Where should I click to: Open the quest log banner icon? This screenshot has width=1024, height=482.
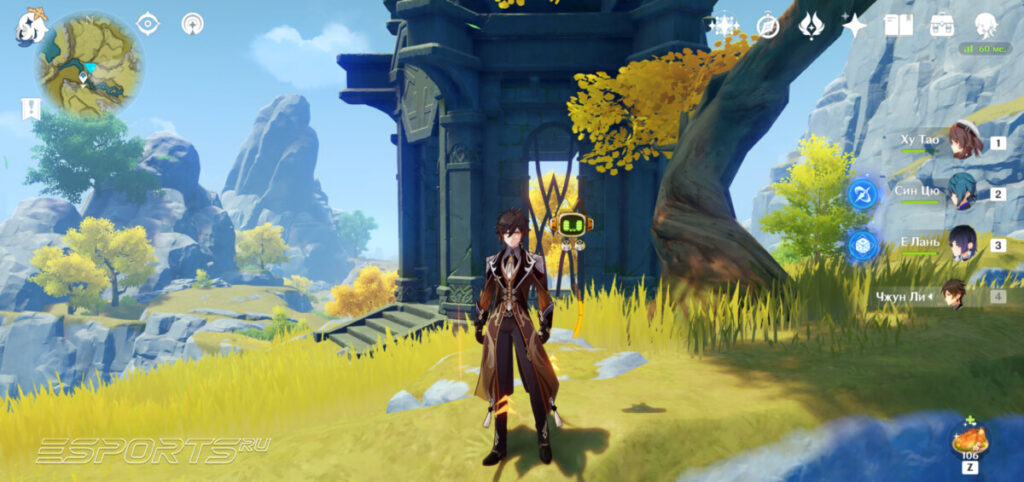click(x=32, y=108)
